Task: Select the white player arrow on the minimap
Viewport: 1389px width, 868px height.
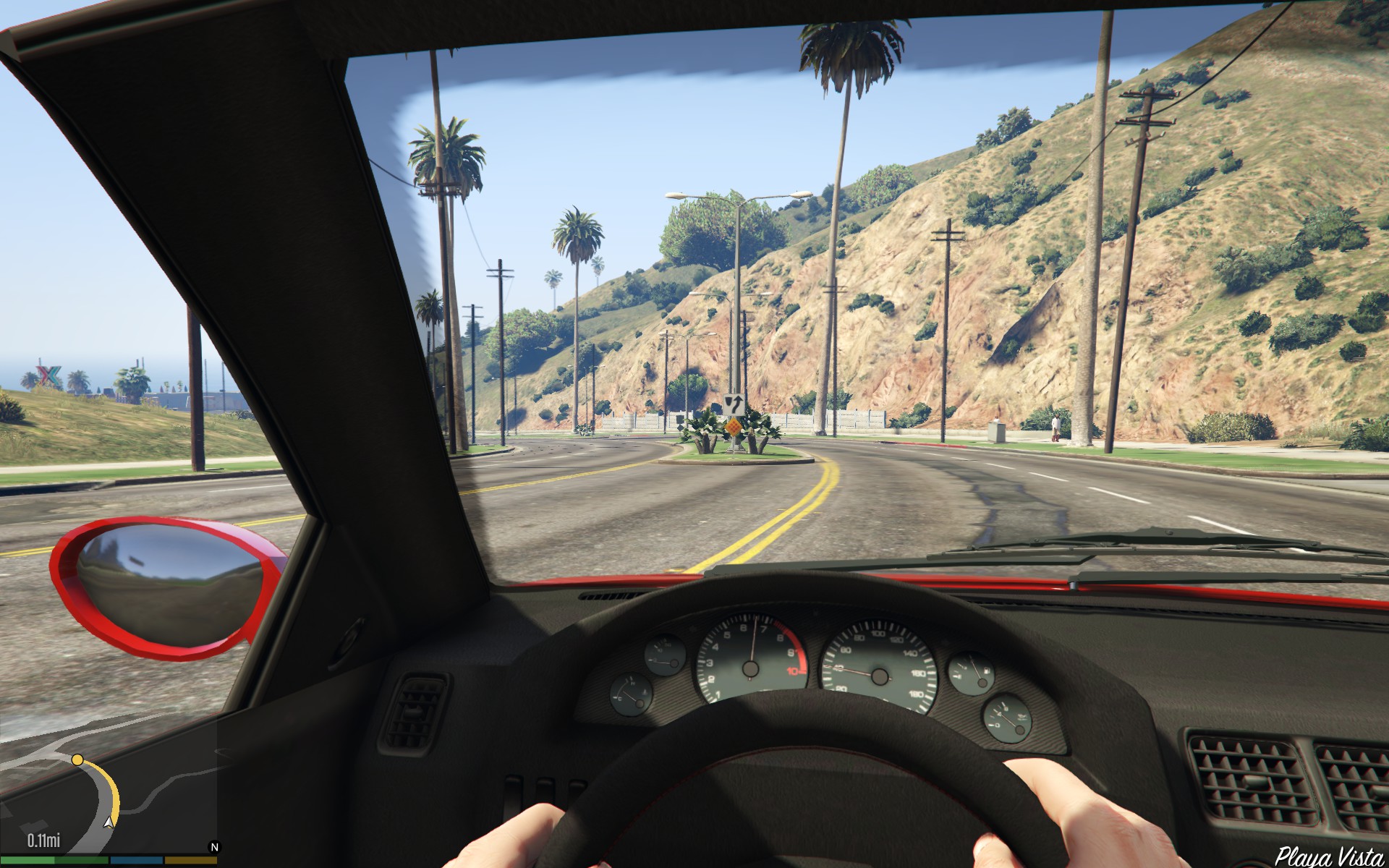Action: point(109,822)
